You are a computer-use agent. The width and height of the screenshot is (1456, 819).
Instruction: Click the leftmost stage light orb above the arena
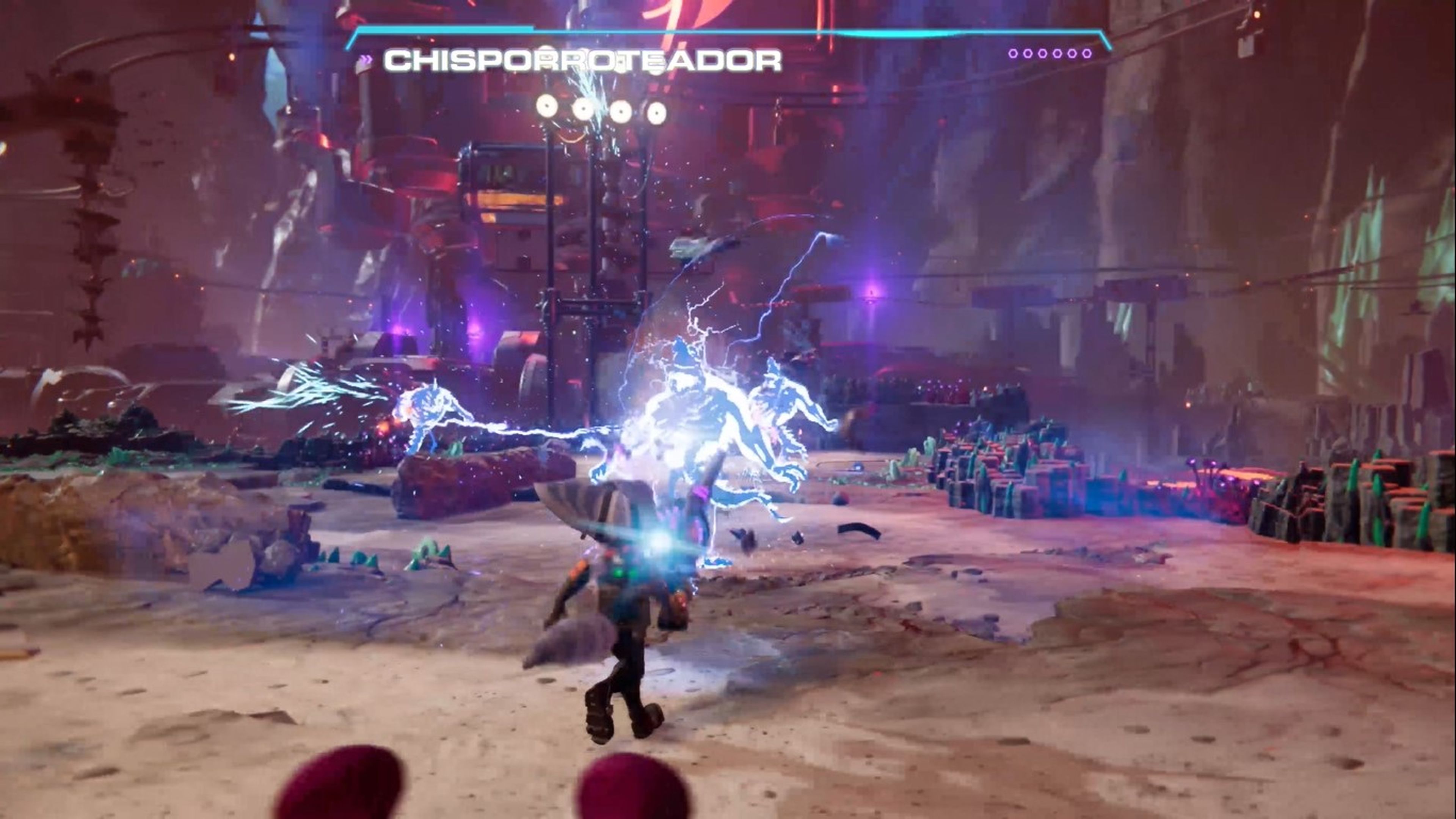point(546,105)
